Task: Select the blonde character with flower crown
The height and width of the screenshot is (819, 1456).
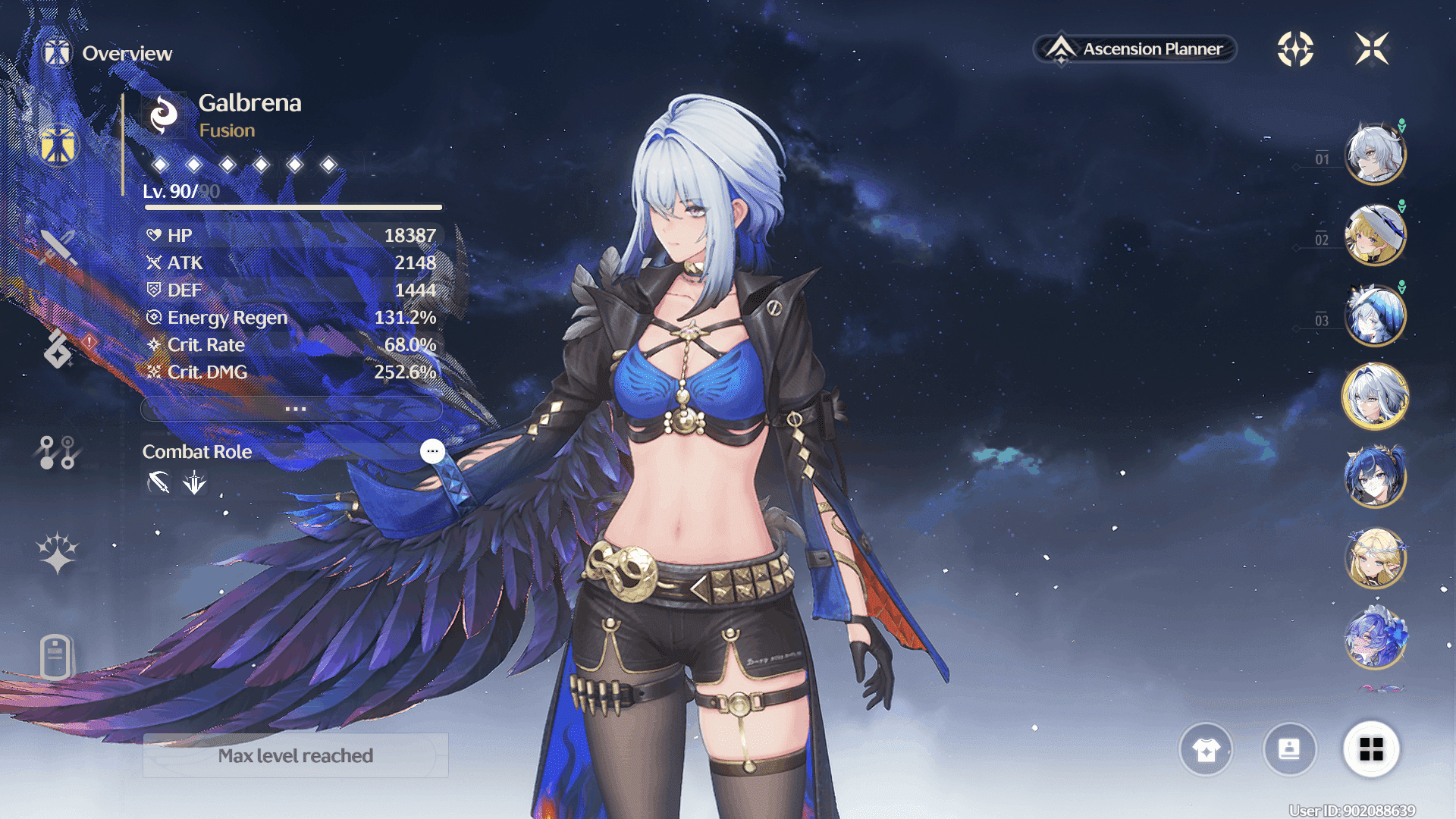Action: point(1375,558)
